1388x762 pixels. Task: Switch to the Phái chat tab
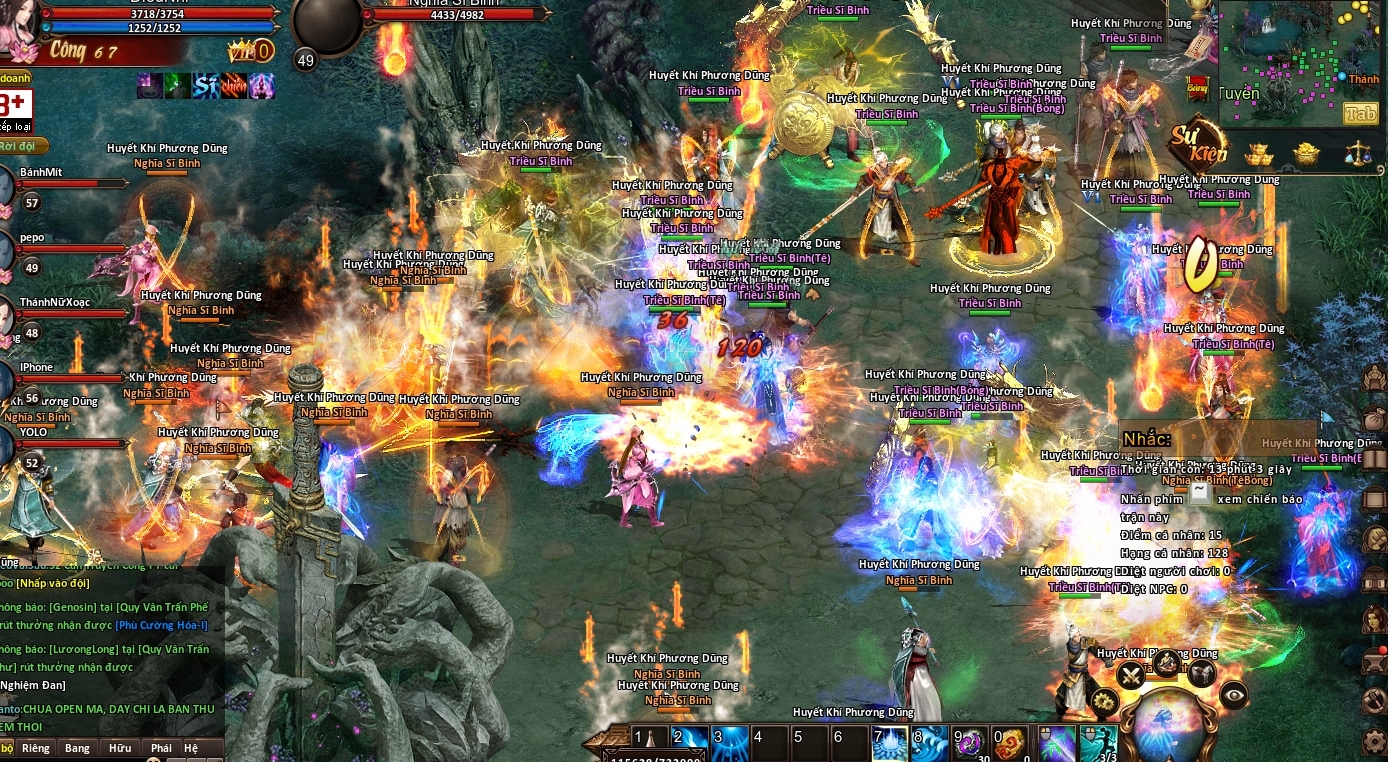pos(161,748)
